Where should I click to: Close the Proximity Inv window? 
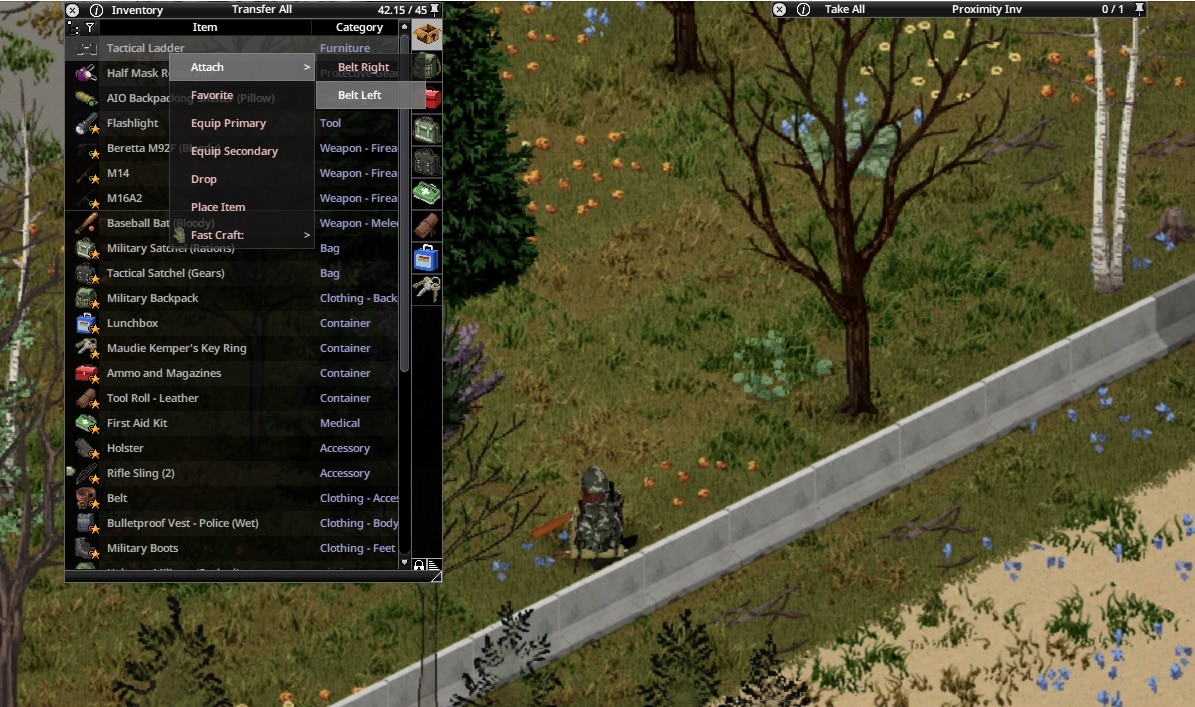point(780,9)
